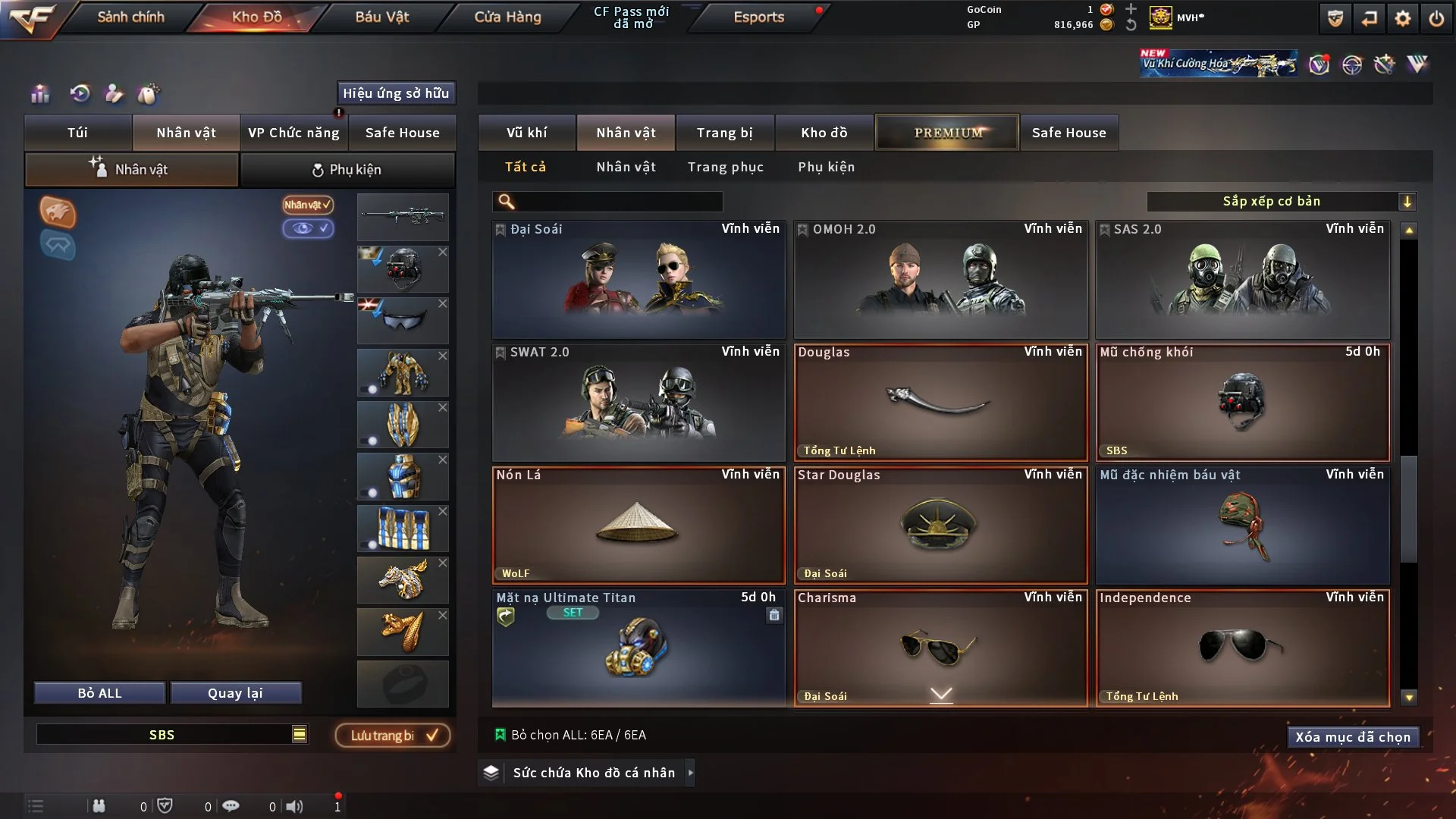Click the inventory search field

pyautogui.click(x=618, y=201)
